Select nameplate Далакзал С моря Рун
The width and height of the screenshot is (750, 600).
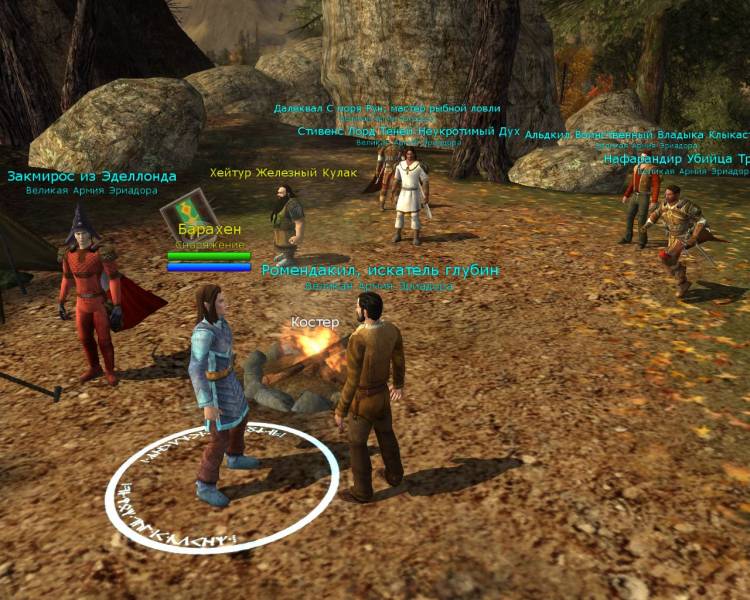click(x=387, y=108)
